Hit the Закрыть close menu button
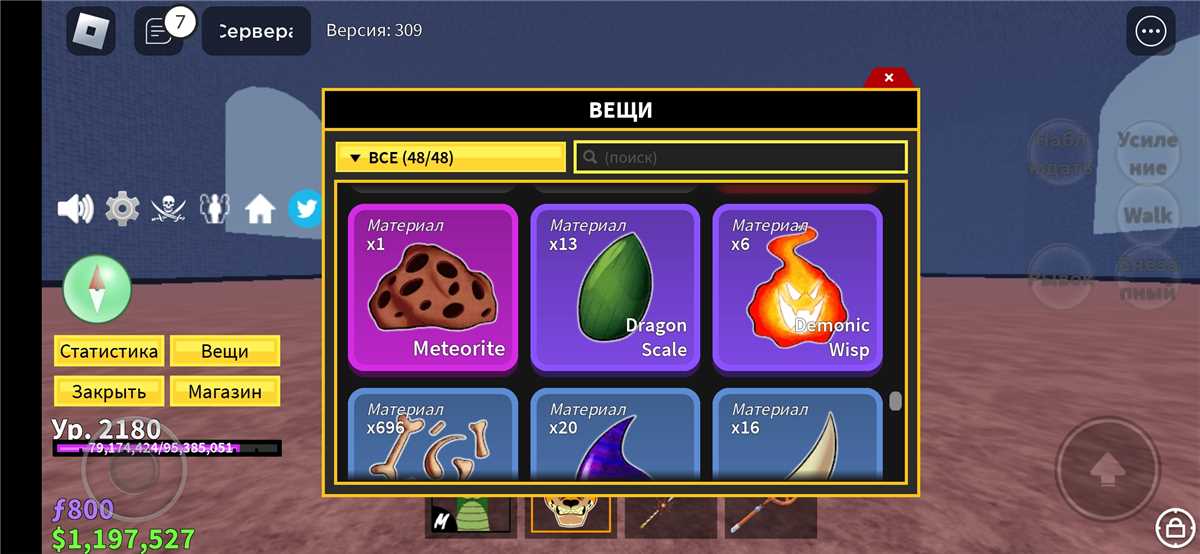 (x=109, y=392)
